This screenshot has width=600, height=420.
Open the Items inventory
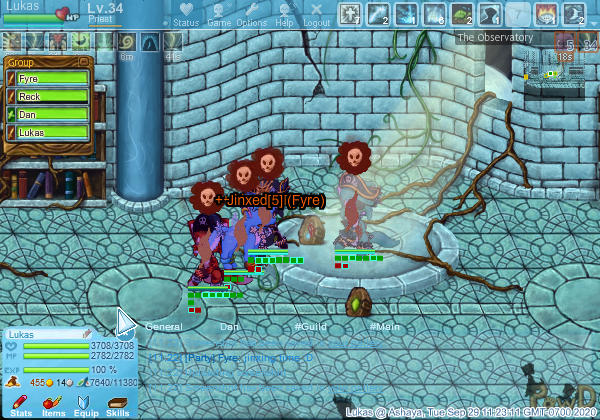coord(53,404)
